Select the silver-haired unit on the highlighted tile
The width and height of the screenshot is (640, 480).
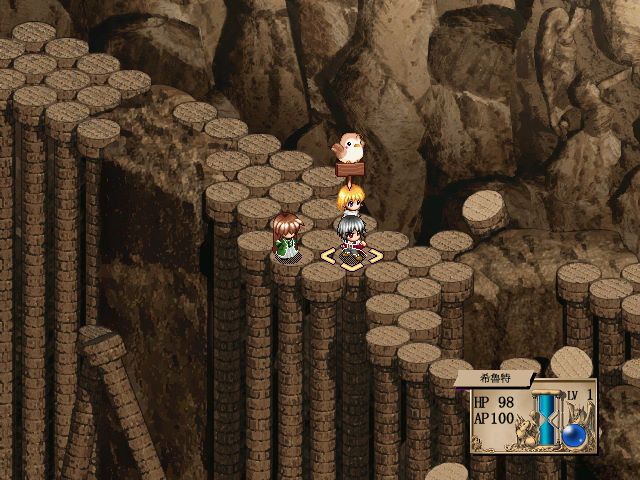(x=348, y=240)
